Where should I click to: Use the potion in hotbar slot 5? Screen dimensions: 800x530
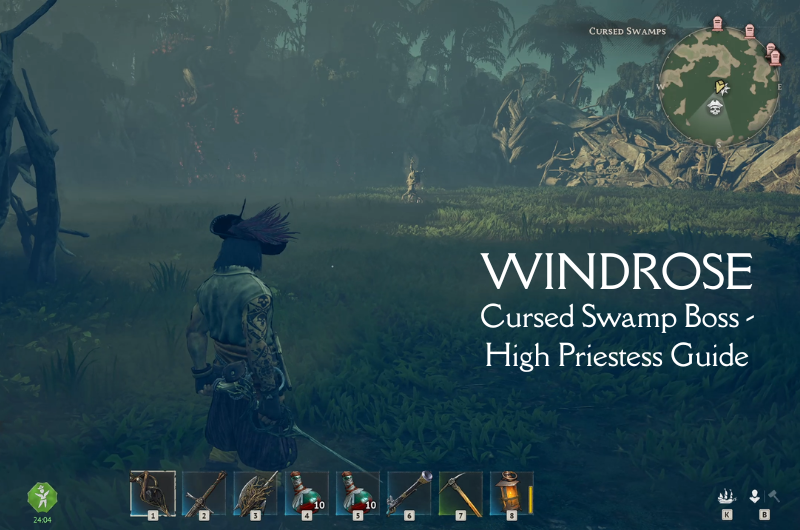point(357,493)
